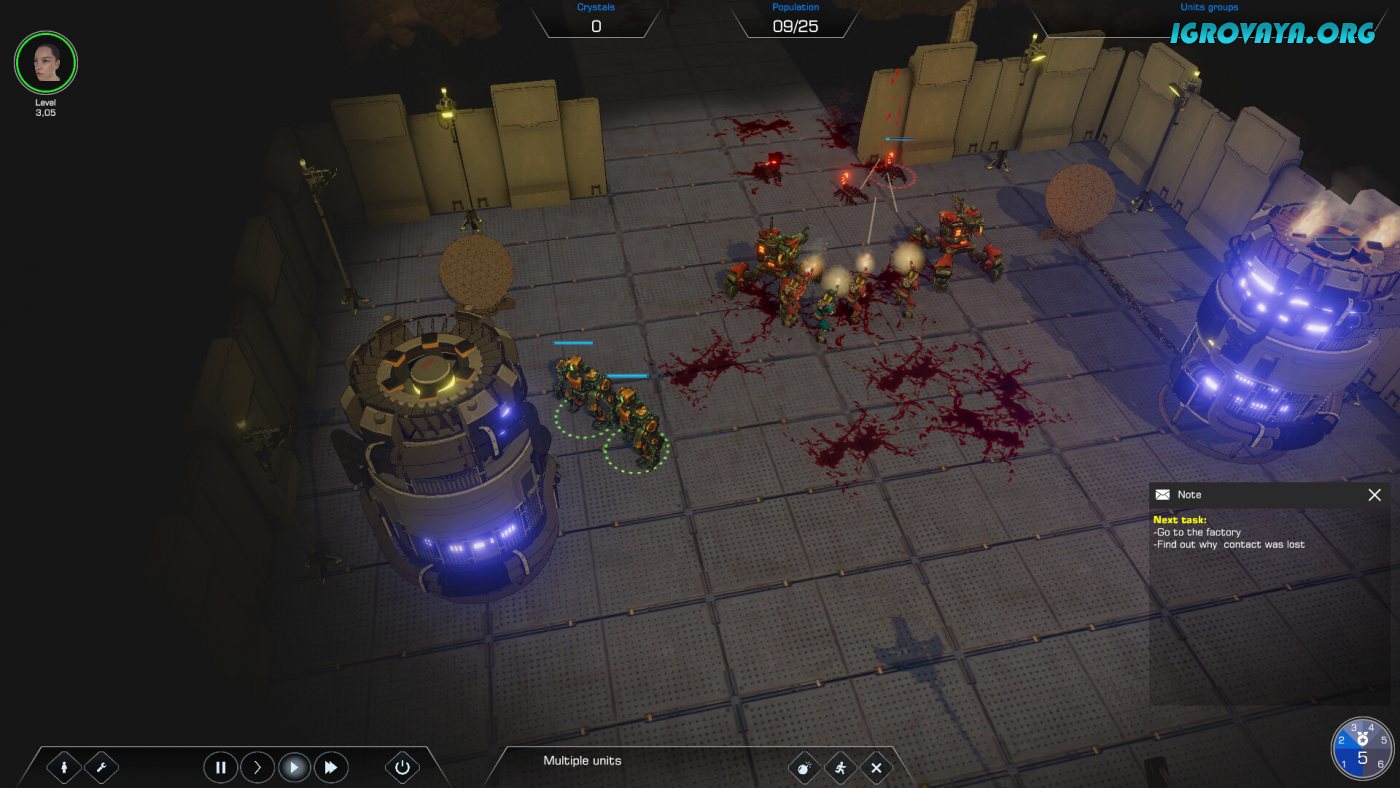Open the wrench tools button
This screenshot has height=788, width=1400.
(x=101, y=768)
